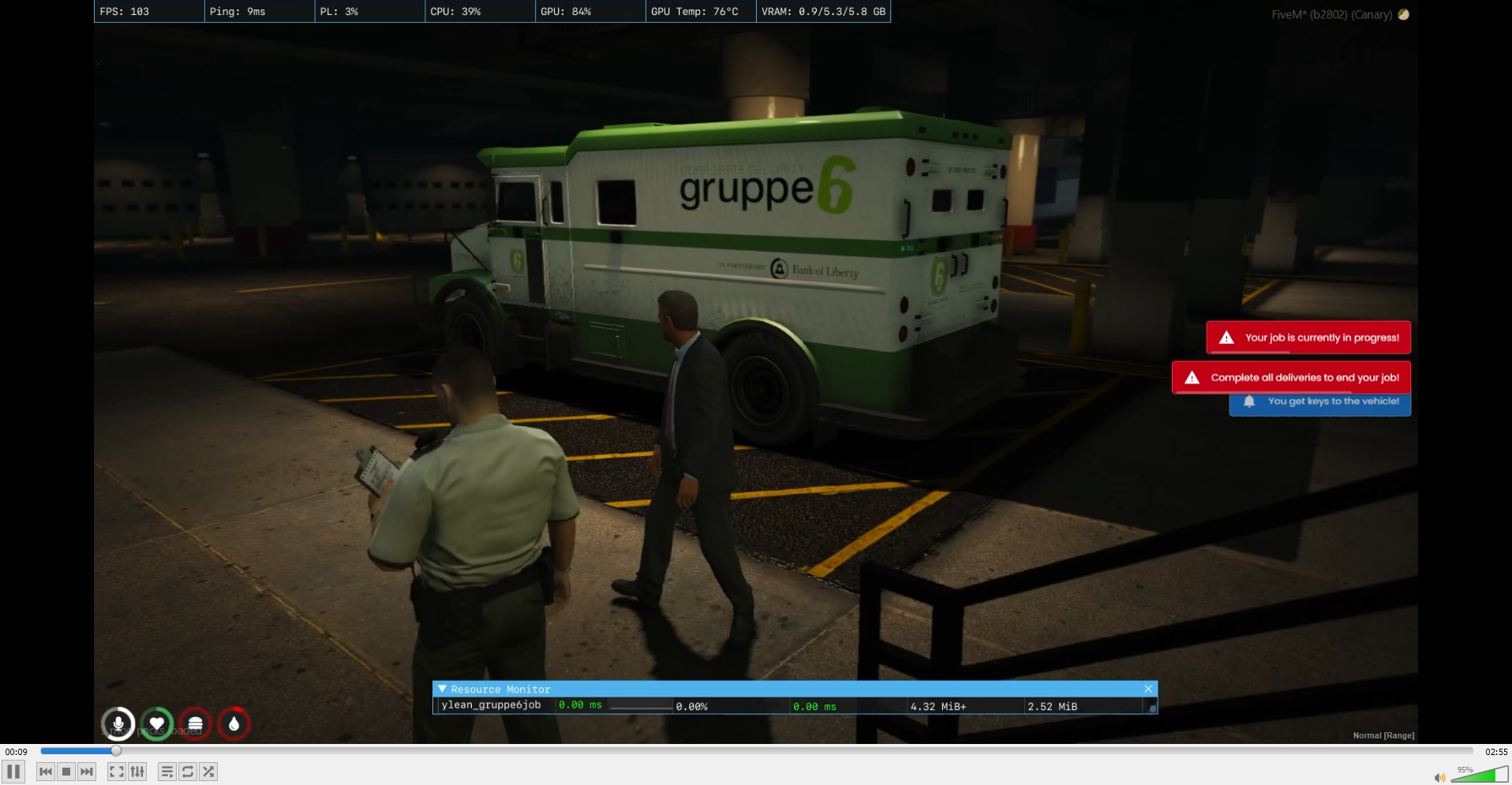
Task: Click the water drop thirst icon
Action: click(233, 723)
